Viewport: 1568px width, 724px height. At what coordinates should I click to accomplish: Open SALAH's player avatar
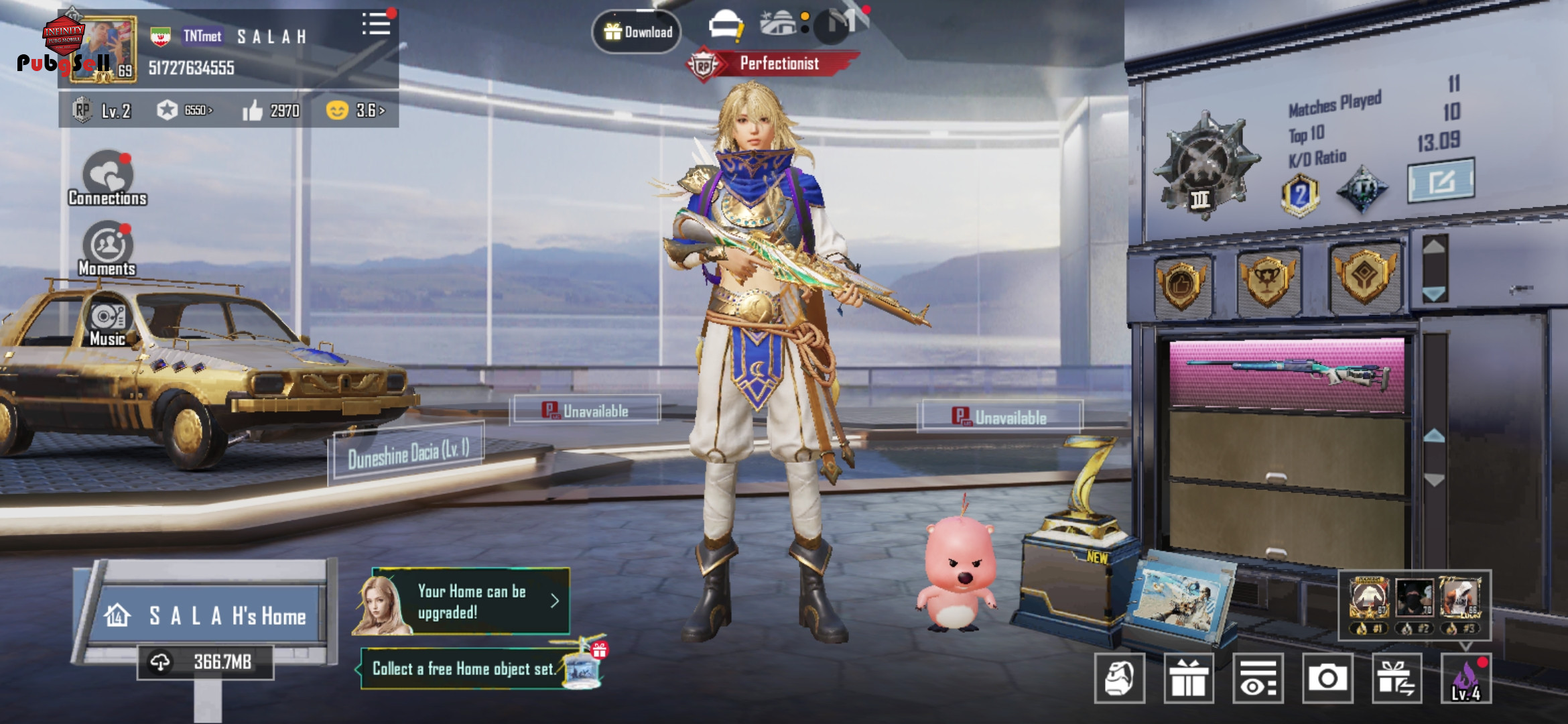click(104, 50)
